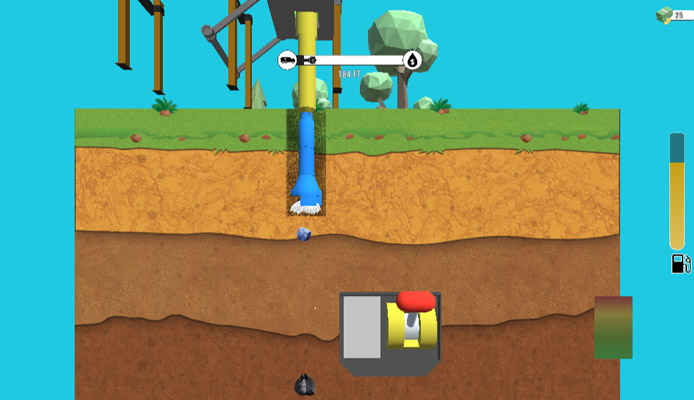Screen dimensions: 694x400
Task: Click the green cash stack icon
Action: [x=663, y=14]
